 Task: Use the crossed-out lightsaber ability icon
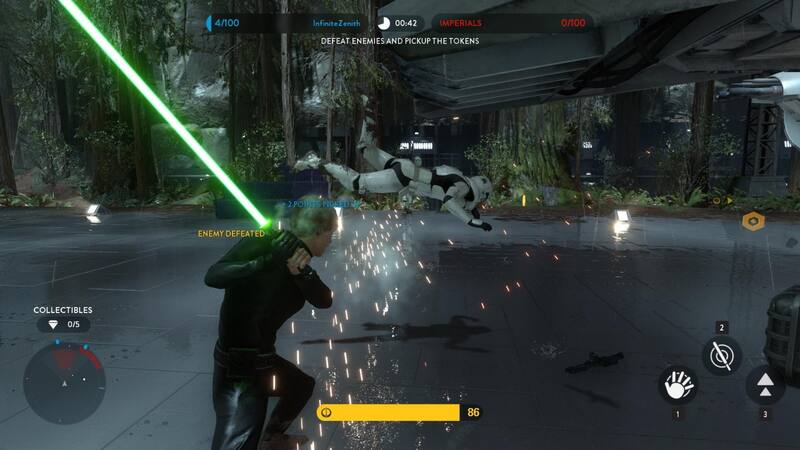coord(721,355)
